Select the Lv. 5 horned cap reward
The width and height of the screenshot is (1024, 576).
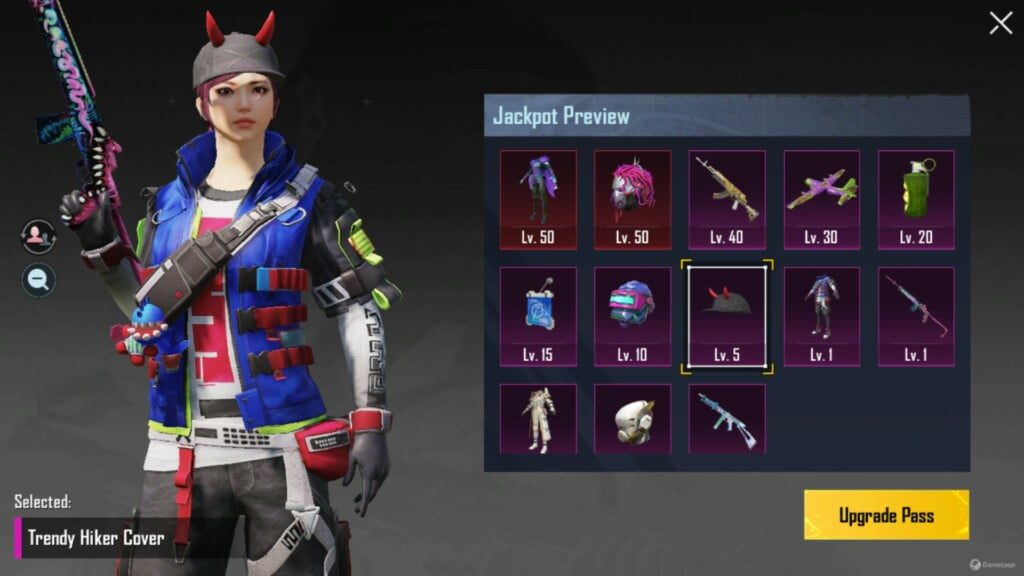tap(727, 316)
